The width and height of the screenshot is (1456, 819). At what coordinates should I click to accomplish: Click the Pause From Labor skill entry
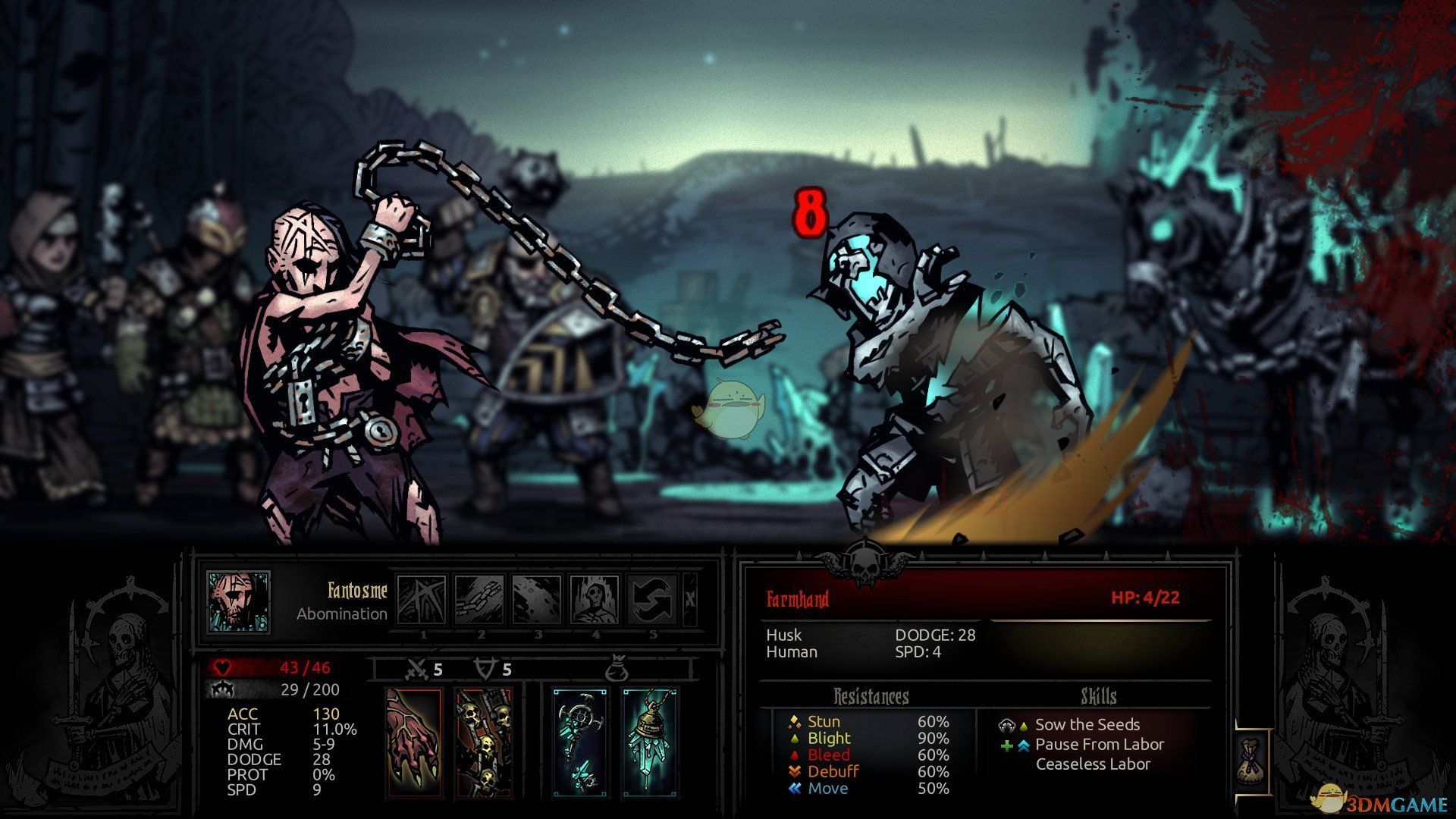pos(1099,744)
